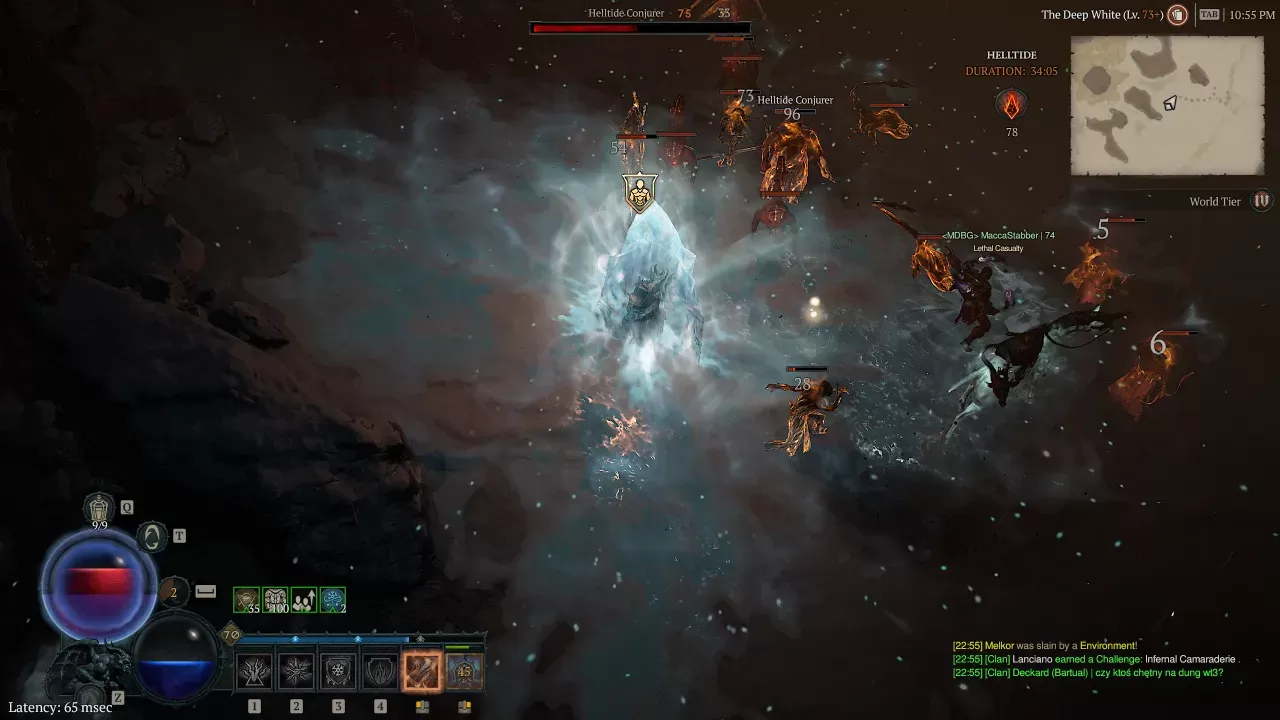The height and width of the screenshot is (720, 1280).
Task: Toggle the party bonus buff icon
Action: coord(304,599)
